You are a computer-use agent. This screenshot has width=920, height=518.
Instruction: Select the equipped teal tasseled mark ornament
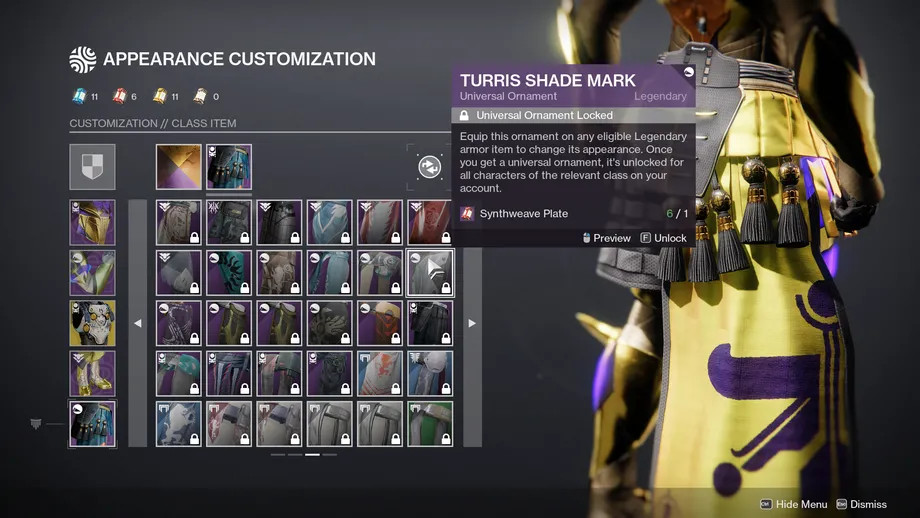pyautogui.click(x=229, y=167)
